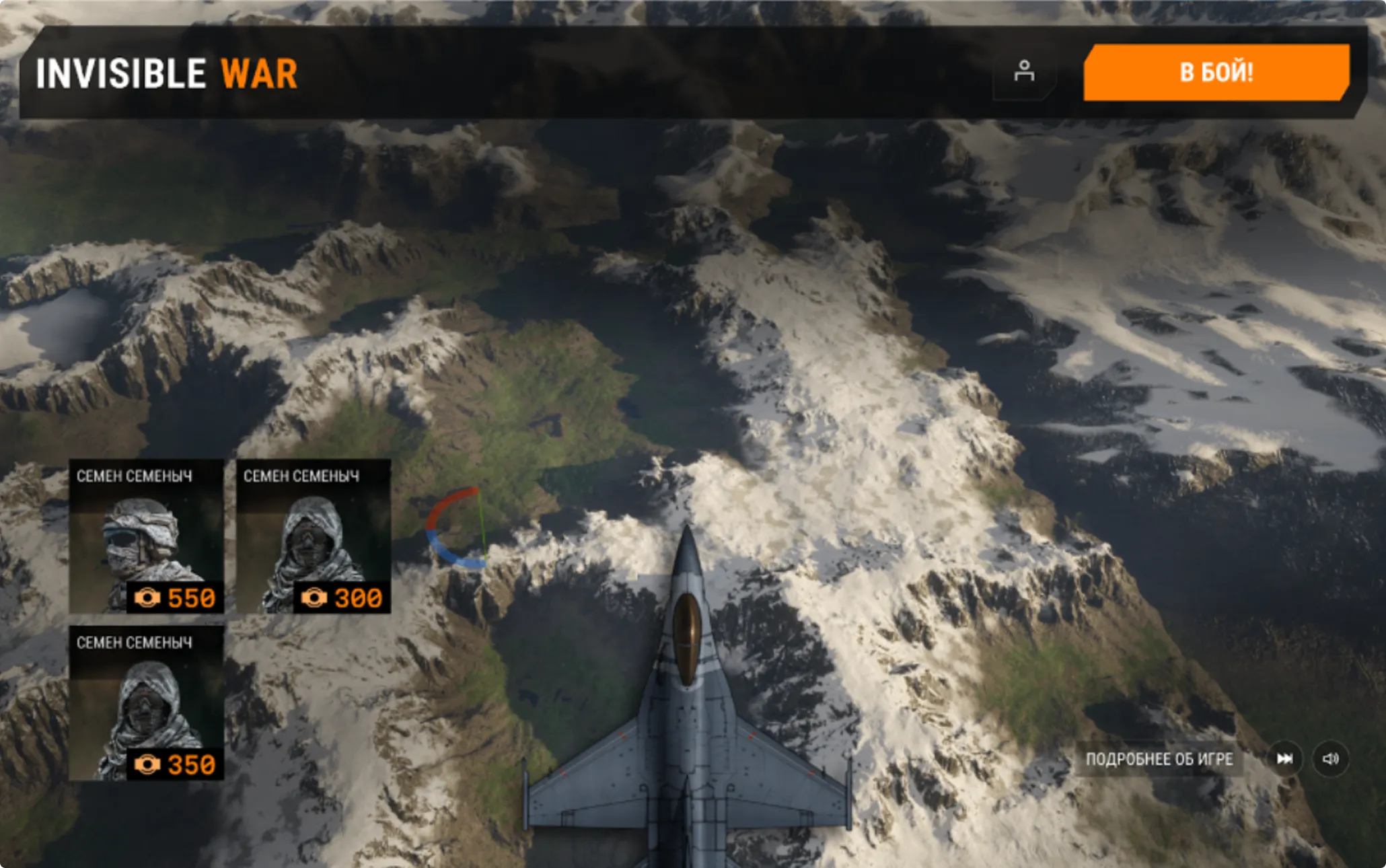Click the orange "В БОЙ!" button
This screenshot has height=868, width=1386.
[x=1216, y=73]
